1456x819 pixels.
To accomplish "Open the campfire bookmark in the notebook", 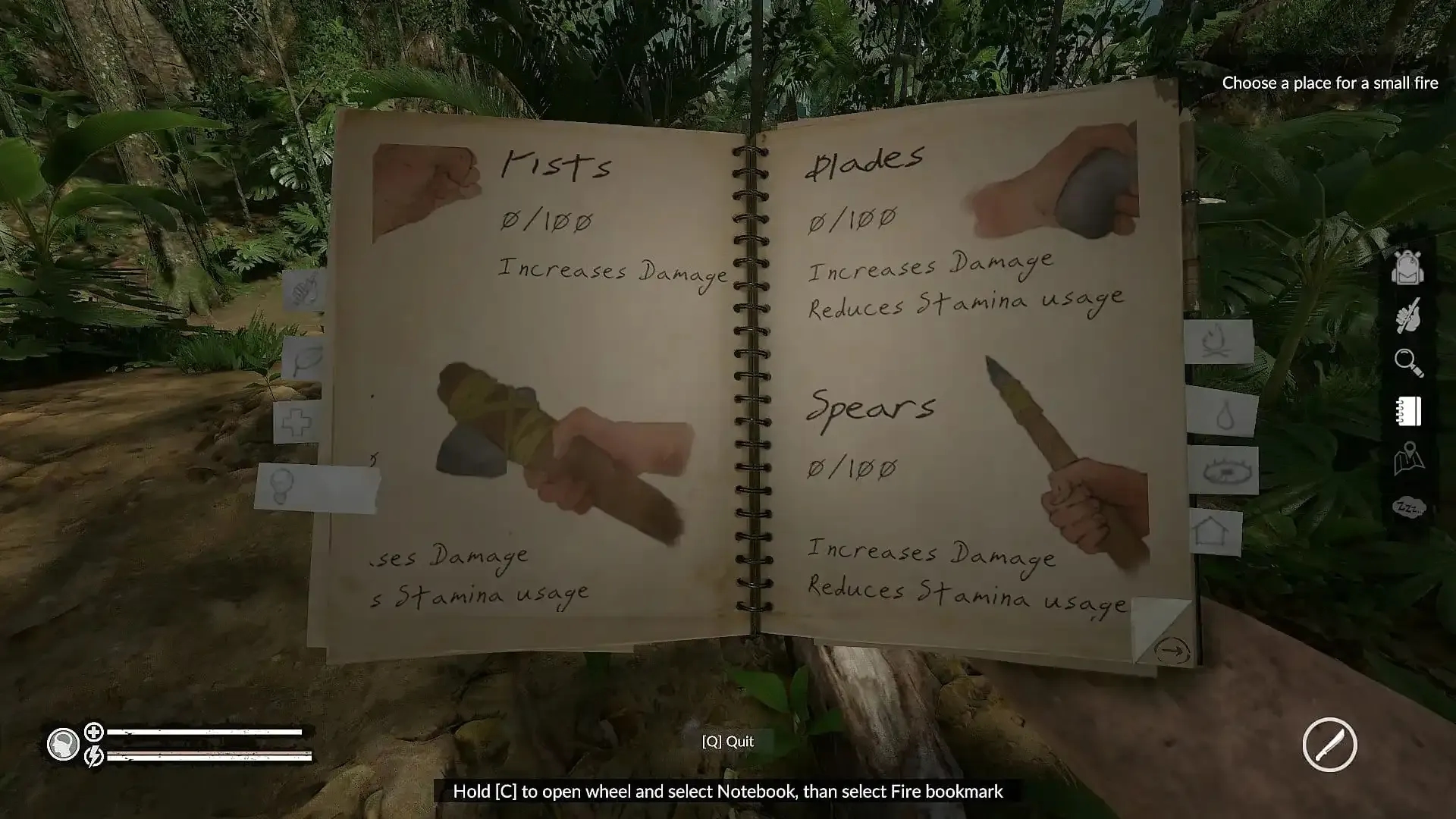I will (x=1219, y=340).
